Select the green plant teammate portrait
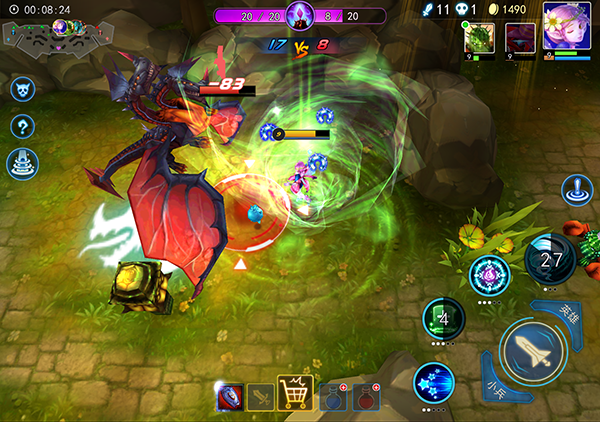This screenshot has height=422, width=600. coord(477,37)
